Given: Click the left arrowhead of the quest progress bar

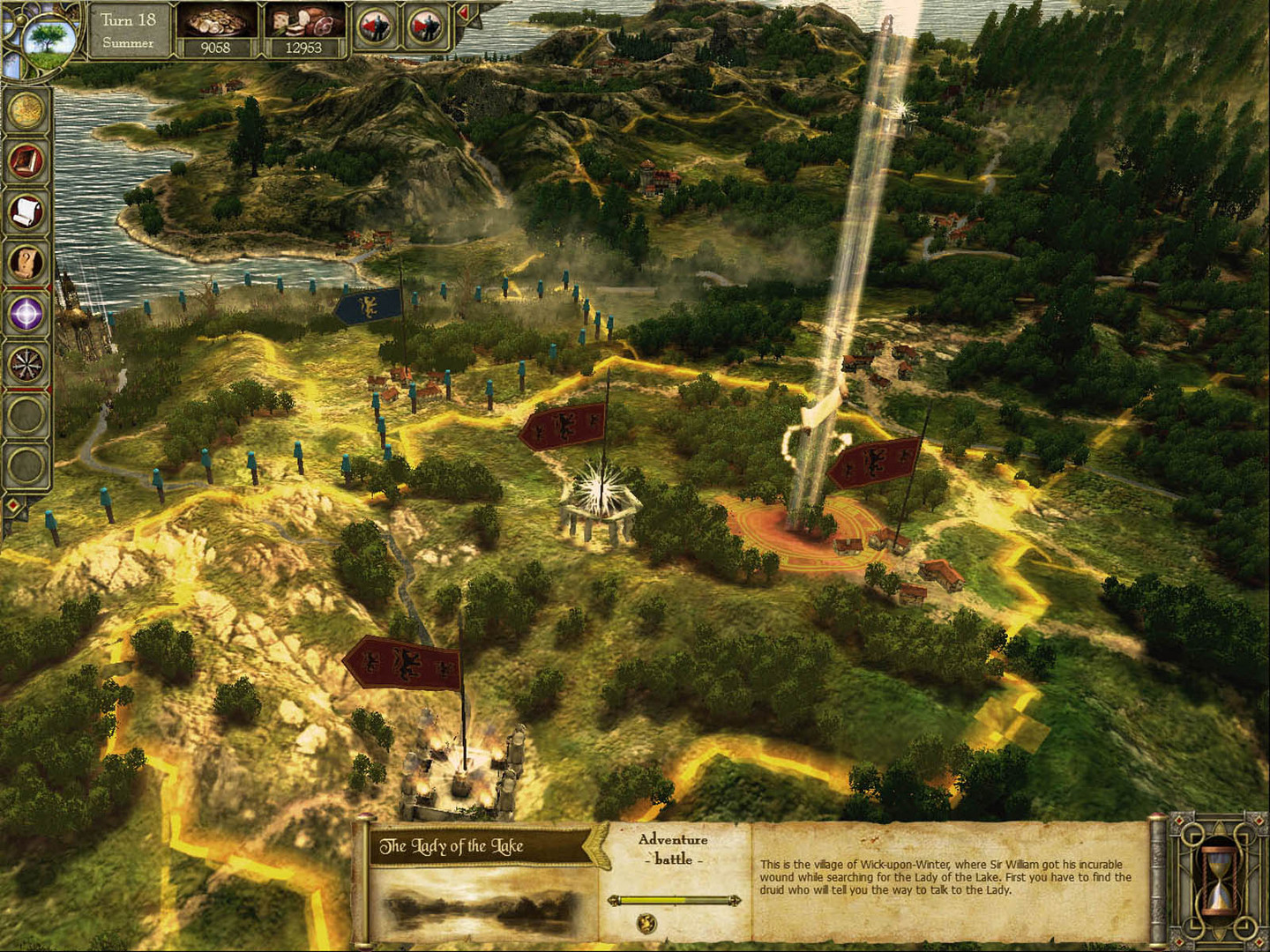Looking at the screenshot, I should click(615, 901).
